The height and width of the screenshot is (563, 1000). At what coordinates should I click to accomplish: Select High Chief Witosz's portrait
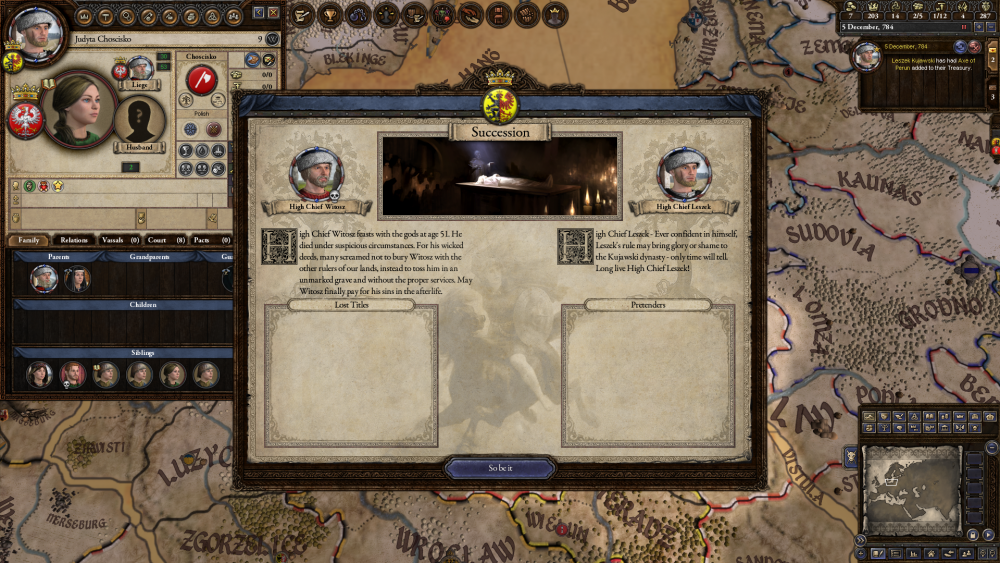316,176
